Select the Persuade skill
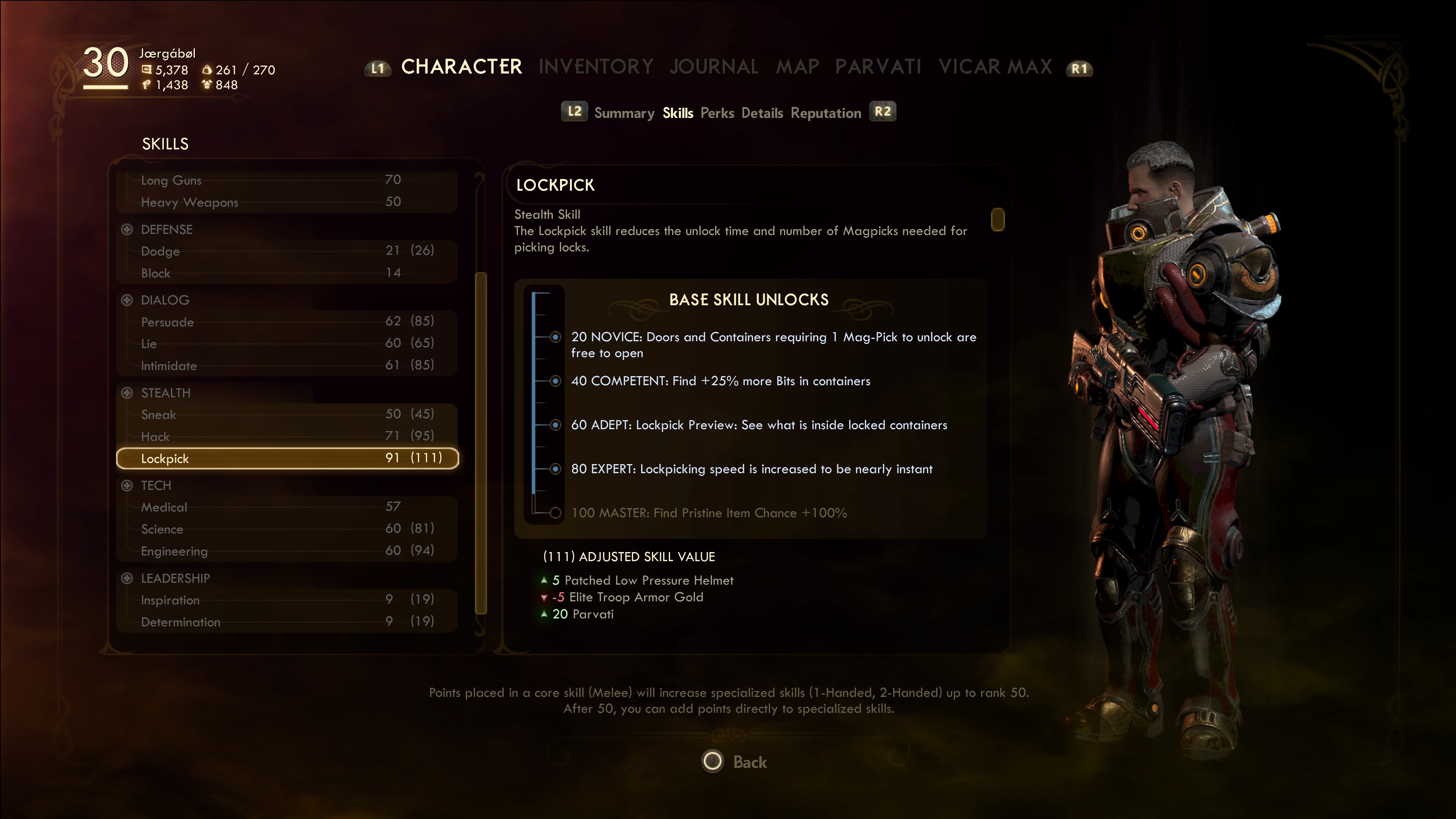The width and height of the screenshot is (1456, 819). pyautogui.click(x=287, y=322)
